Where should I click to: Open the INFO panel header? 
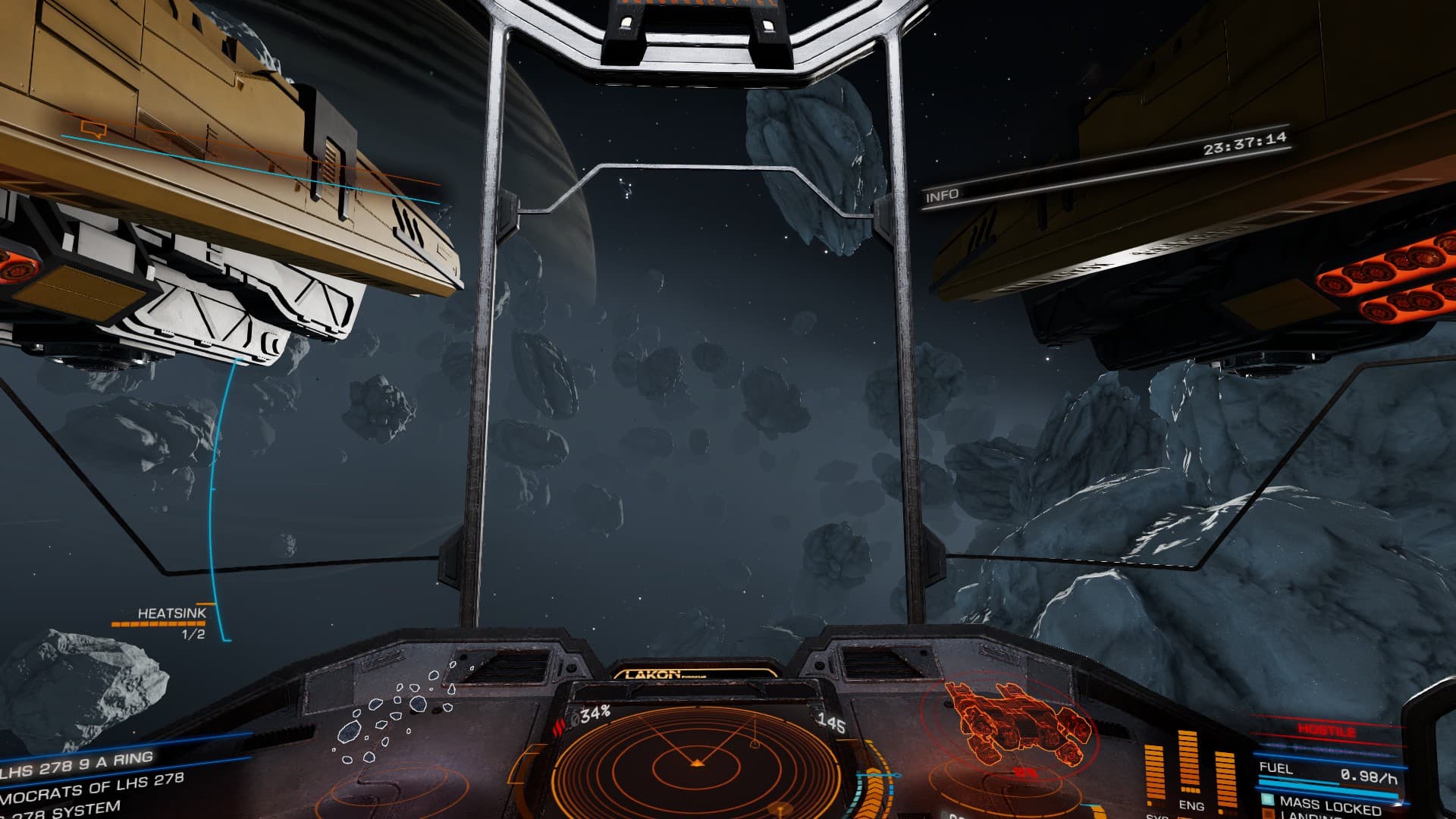pyautogui.click(x=943, y=196)
